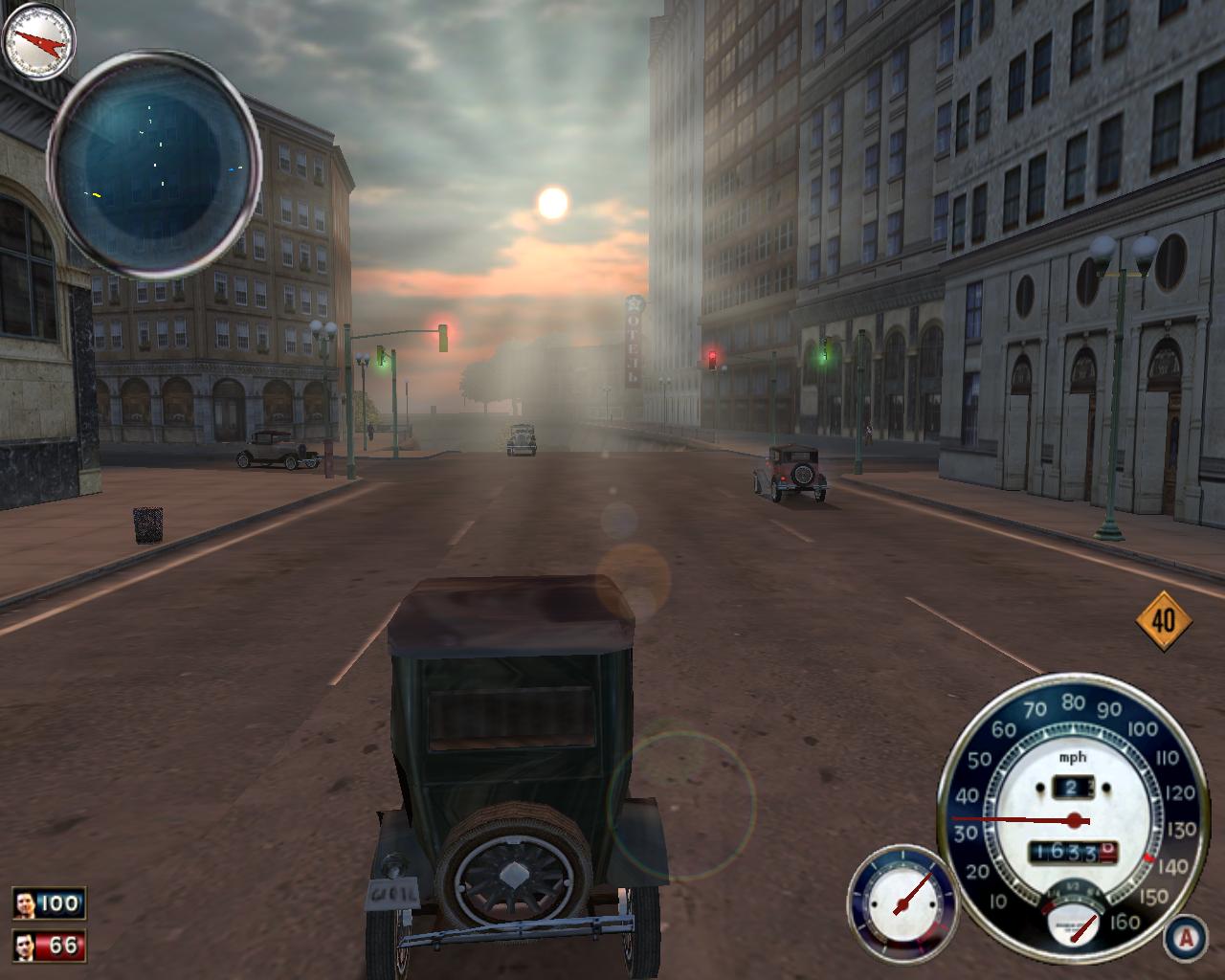Select the compass above the radar
1225x980 pixels.
(38, 41)
